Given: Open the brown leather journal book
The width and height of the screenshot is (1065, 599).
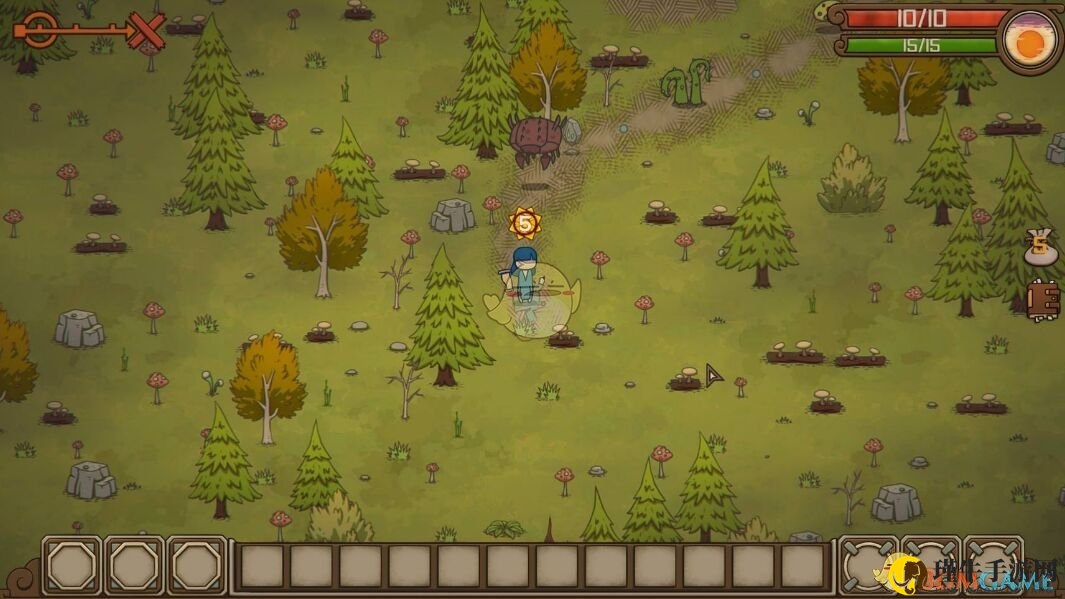Looking at the screenshot, I should [1043, 299].
